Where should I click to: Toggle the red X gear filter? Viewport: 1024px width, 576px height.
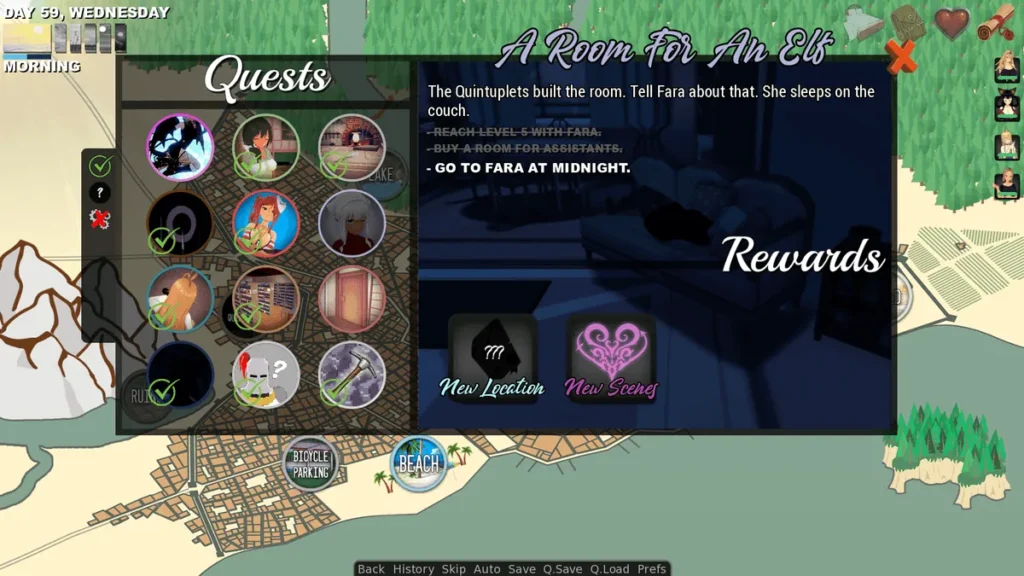point(100,219)
